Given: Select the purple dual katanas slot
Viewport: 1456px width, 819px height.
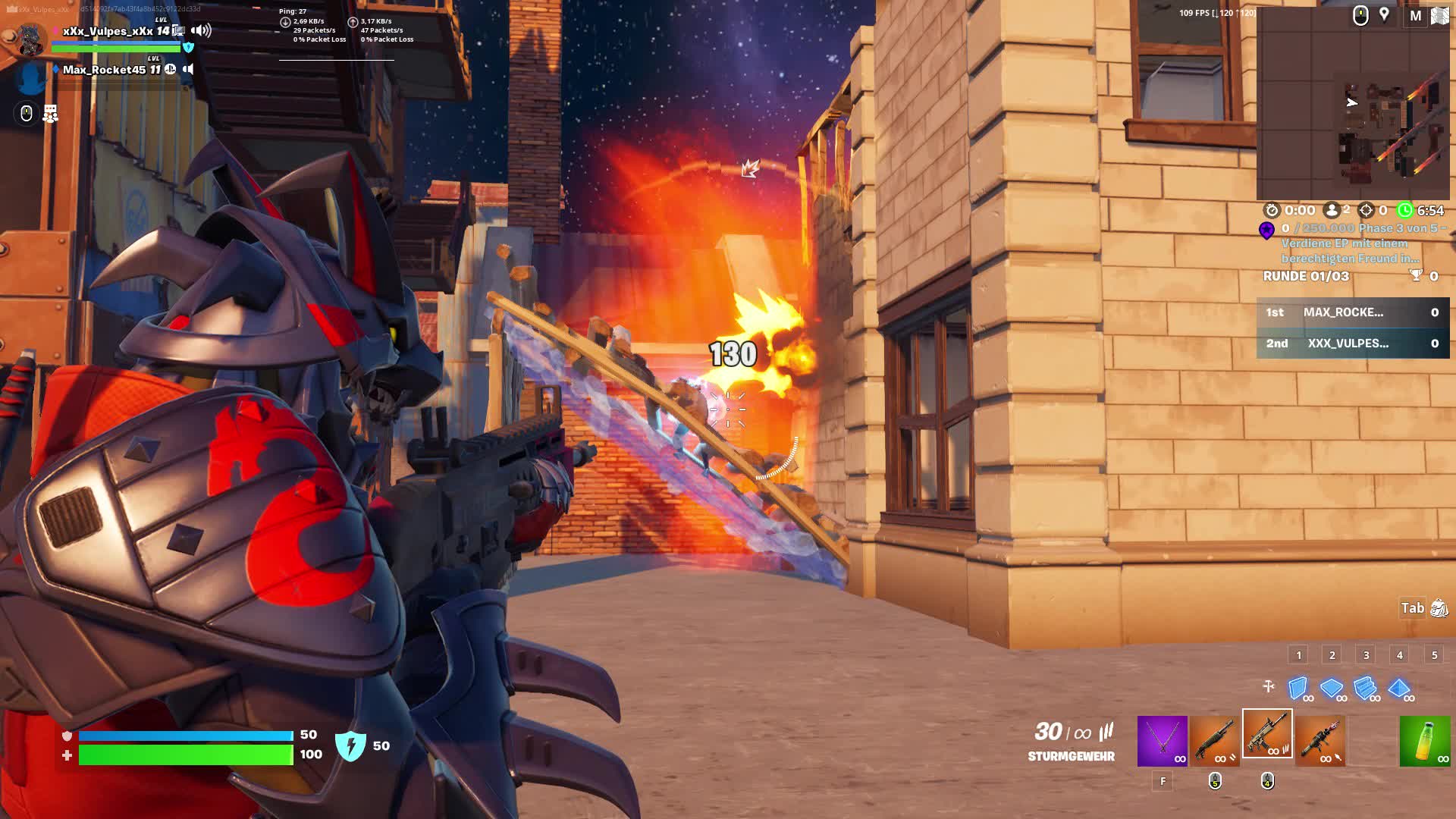Looking at the screenshot, I should 1162,740.
